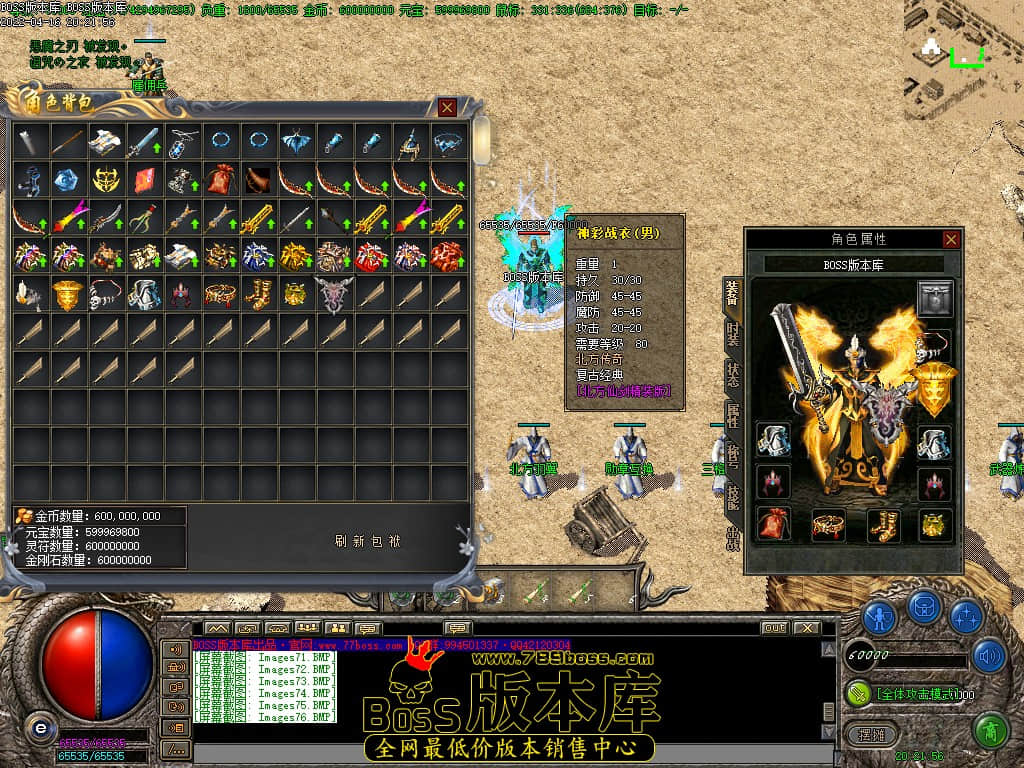Pick the red pouch in the backpack

click(220, 179)
